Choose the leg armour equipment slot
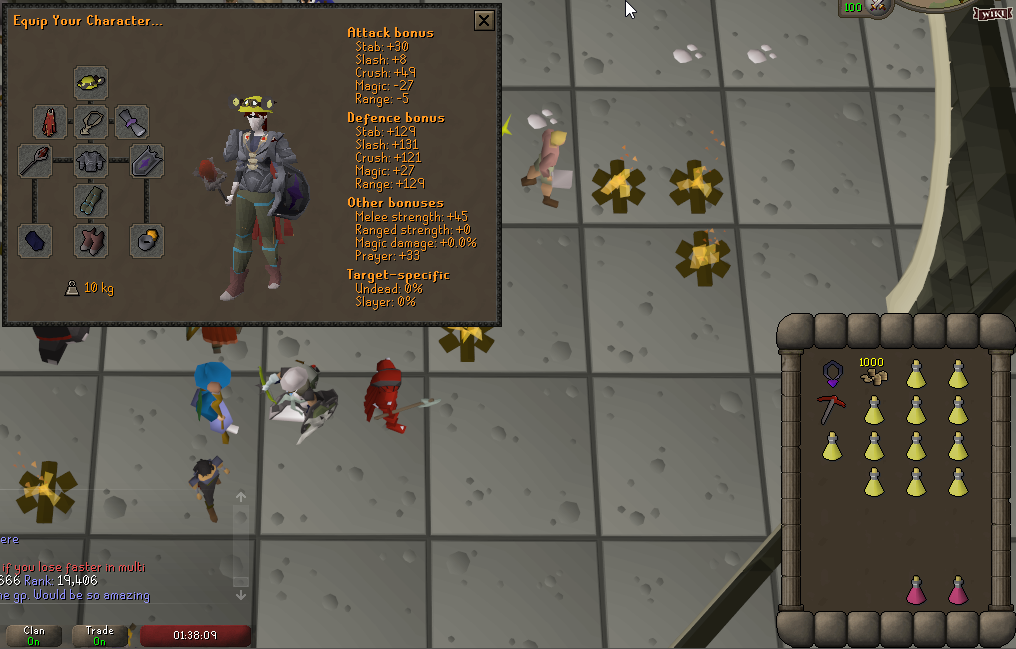The height and width of the screenshot is (649, 1016). (x=91, y=200)
